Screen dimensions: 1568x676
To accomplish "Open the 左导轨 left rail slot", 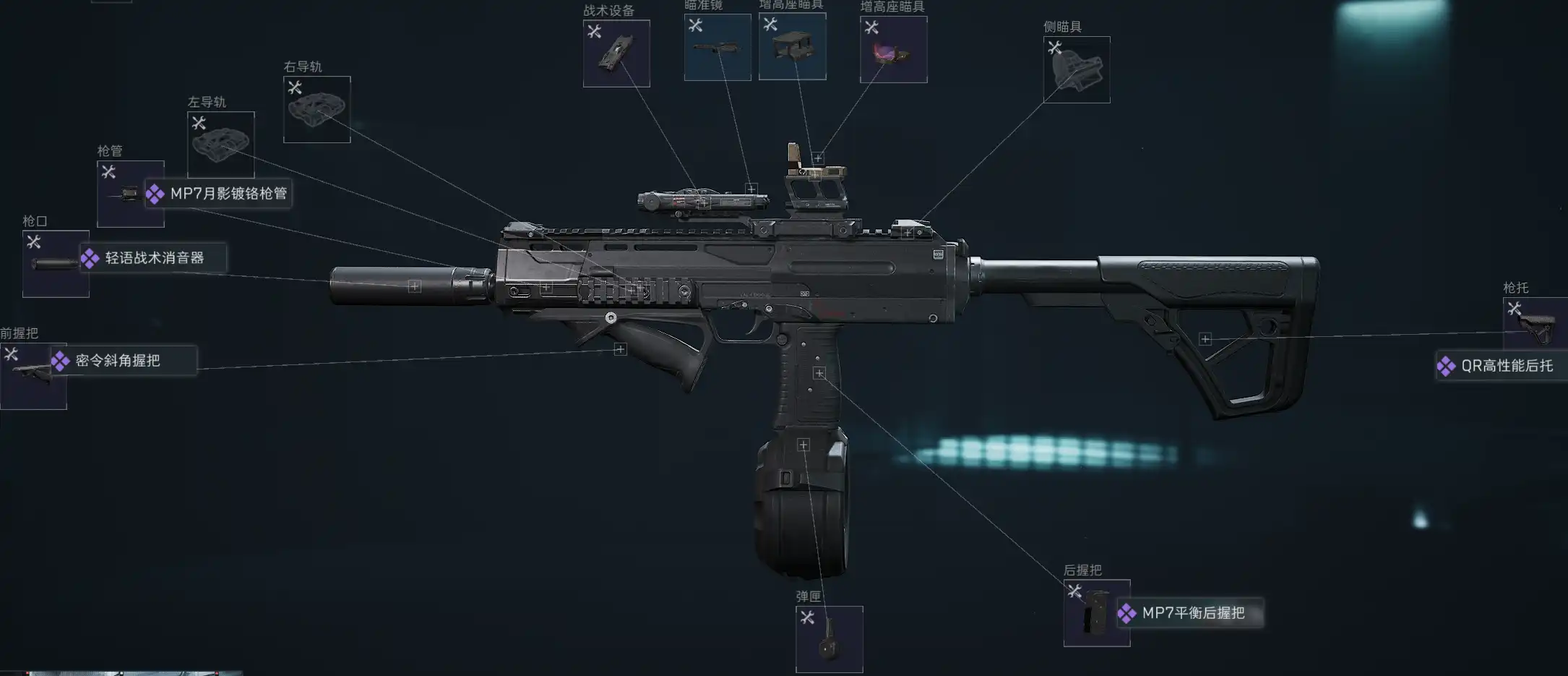I will (x=220, y=145).
